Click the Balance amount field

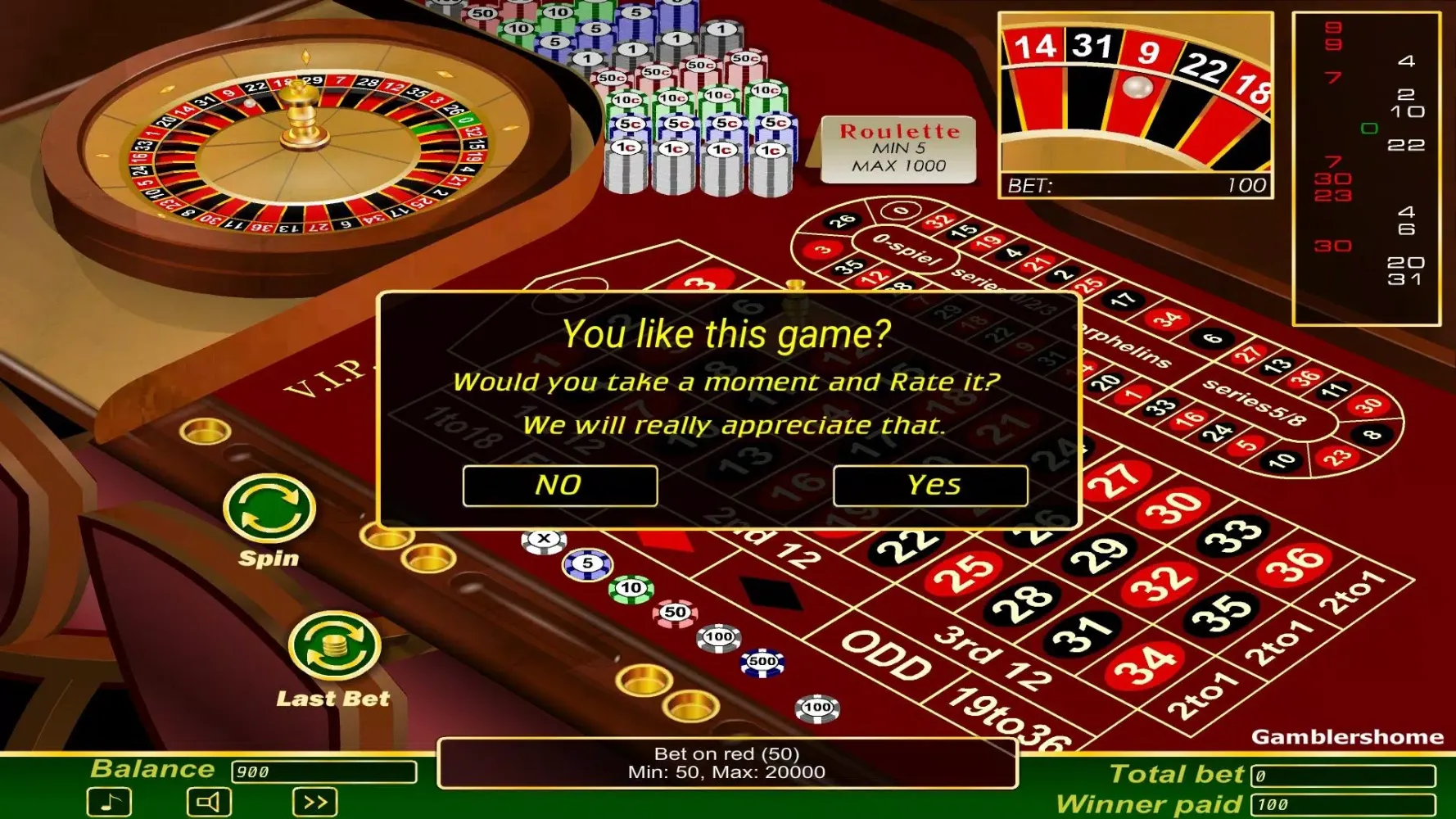pos(323,772)
